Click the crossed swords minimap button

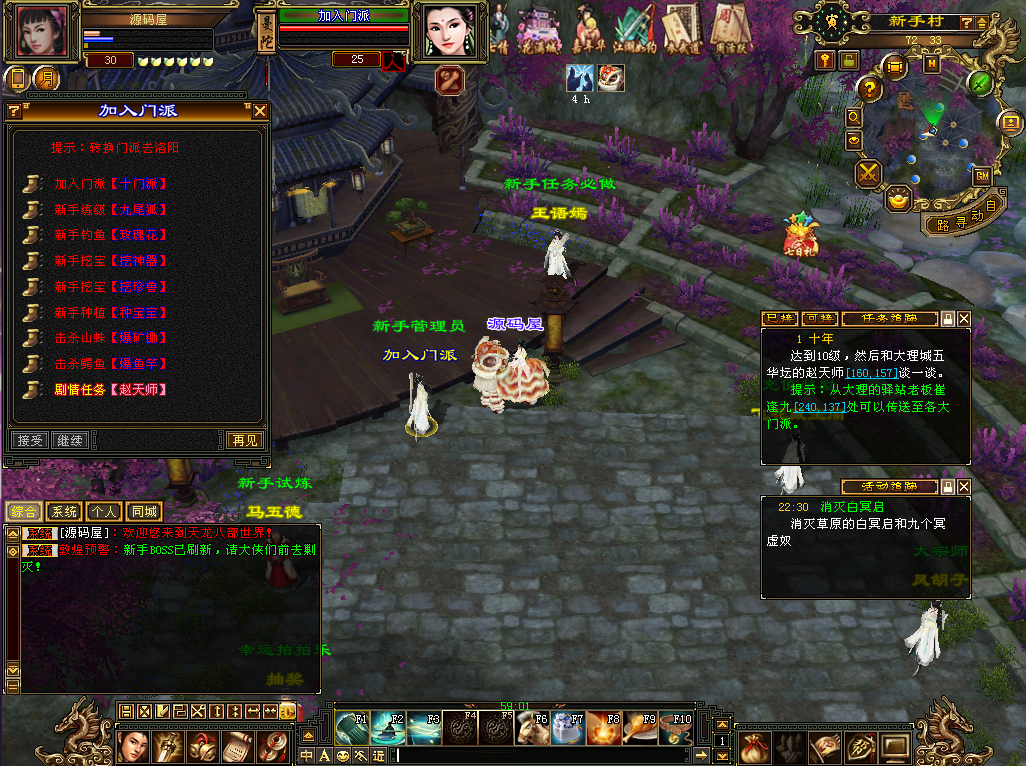[868, 174]
